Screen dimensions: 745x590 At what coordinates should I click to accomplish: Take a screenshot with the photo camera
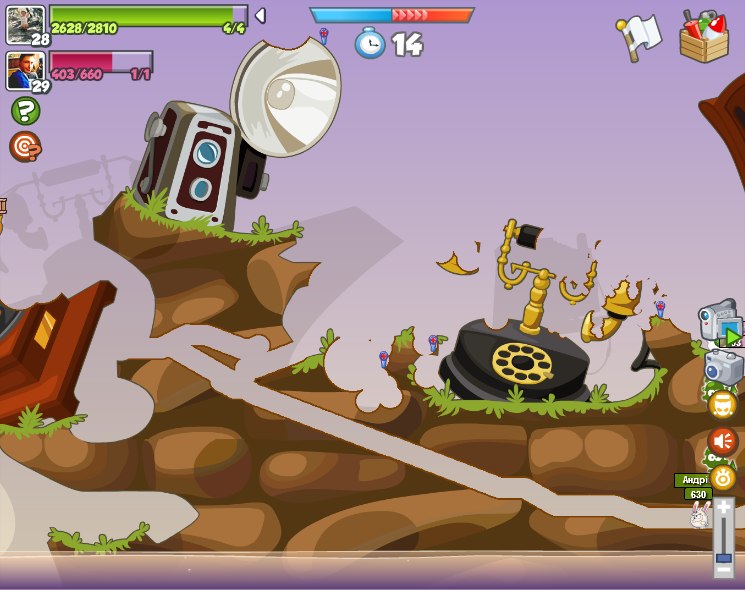723,367
